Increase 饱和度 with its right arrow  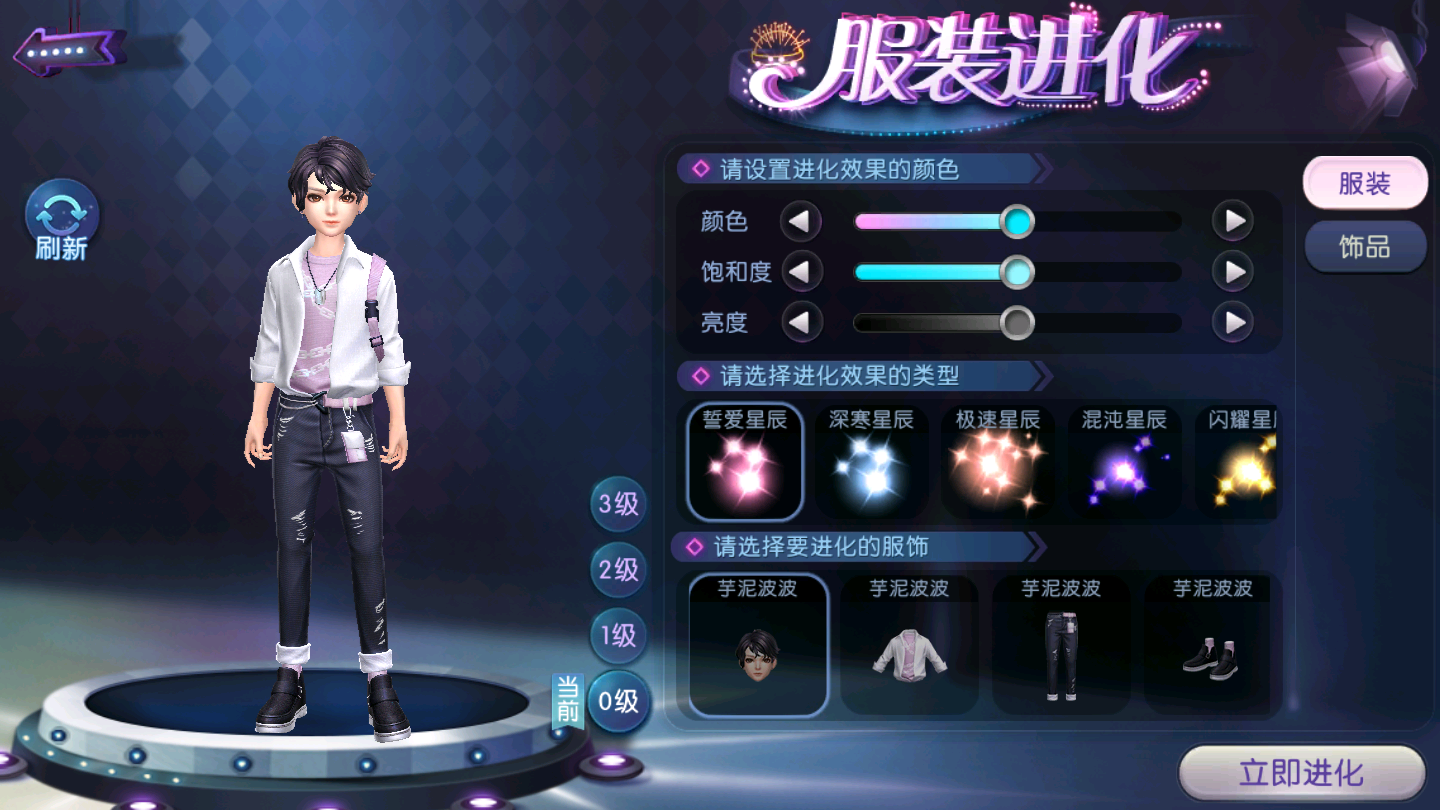1233,271
